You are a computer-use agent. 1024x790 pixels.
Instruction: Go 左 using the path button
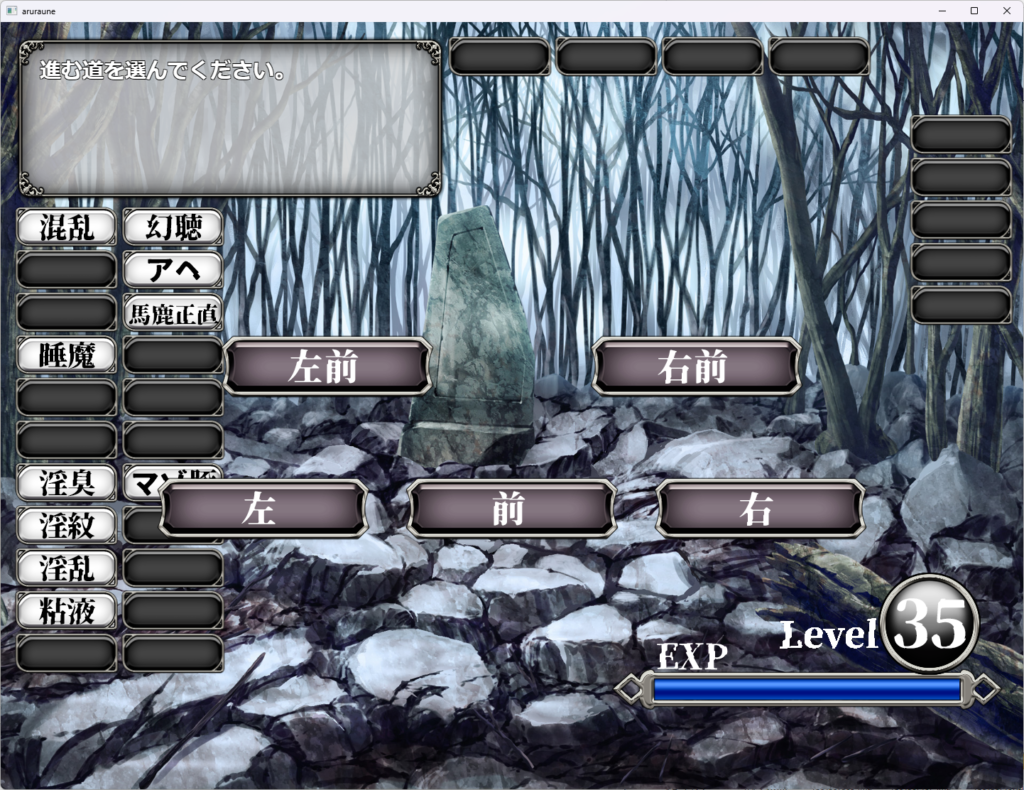pos(262,509)
